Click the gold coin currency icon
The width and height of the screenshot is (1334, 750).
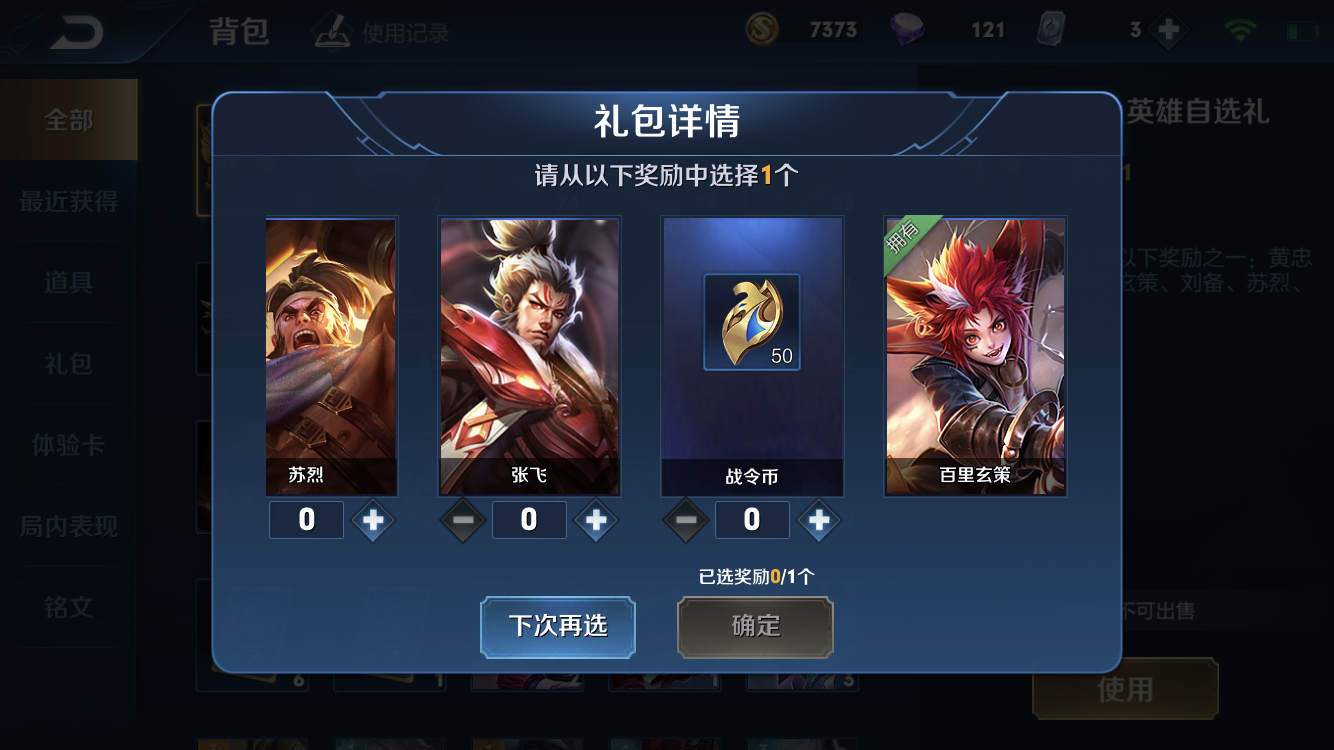(x=761, y=30)
